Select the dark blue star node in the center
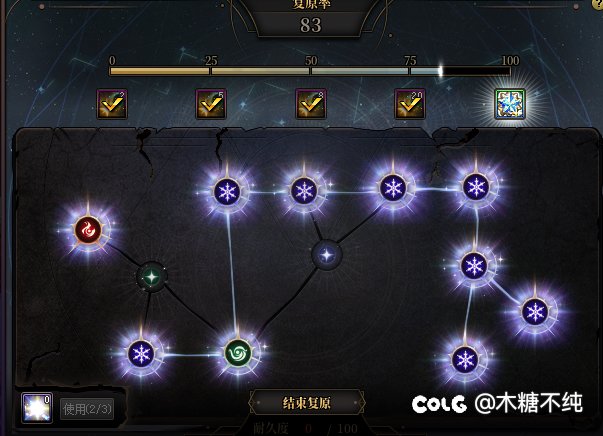 [x=326, y=254]
